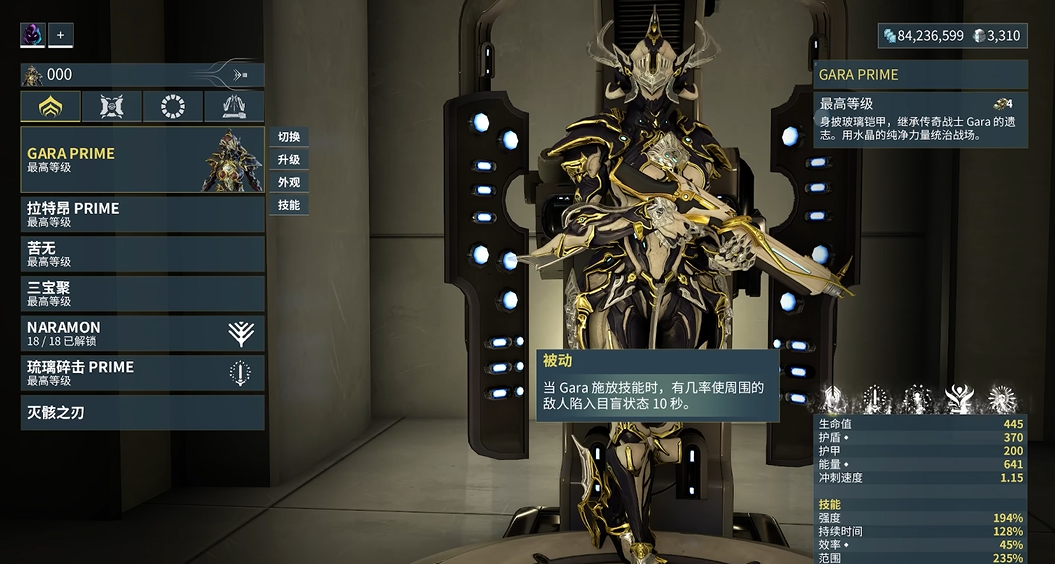Switch to the companion tab
Viewport: 1055px width, 564px height.
[112, 107]
